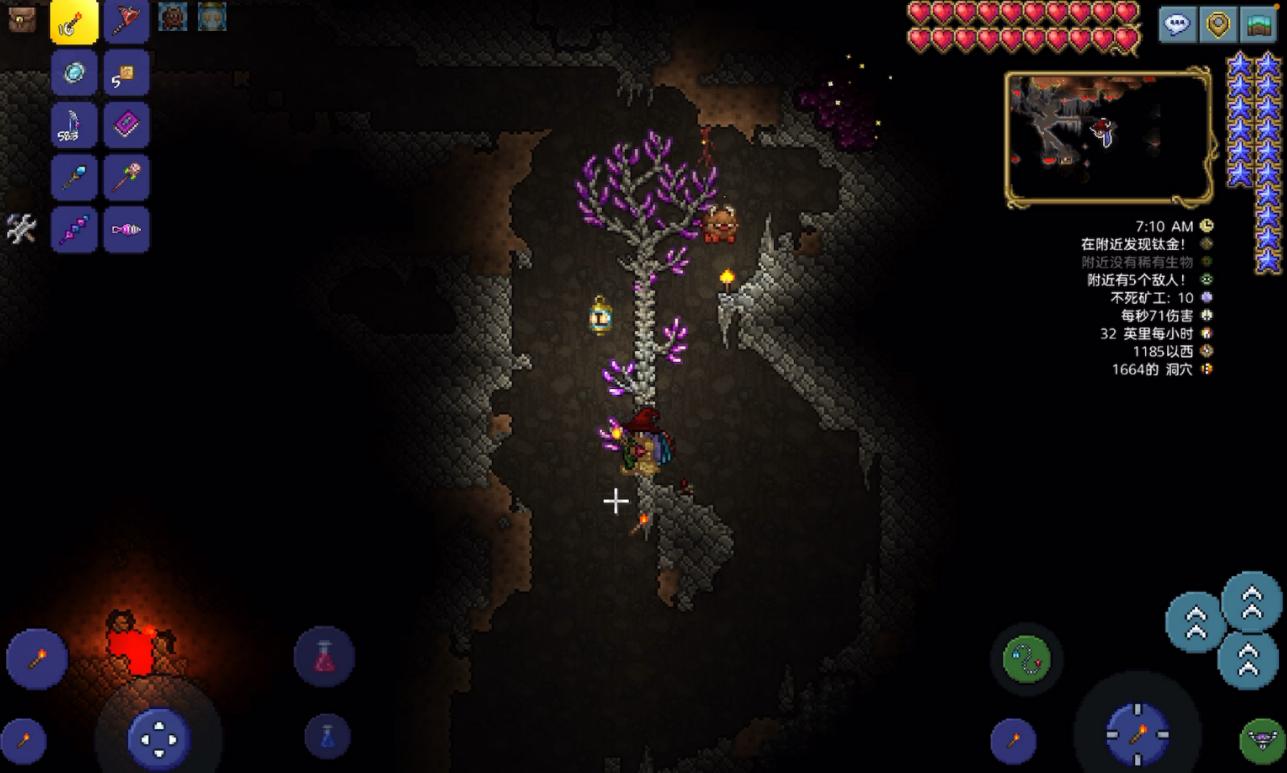This screenshot has height=773, width=1287.
Task: Select the purple spell tome slot
Action: [127, 125]
